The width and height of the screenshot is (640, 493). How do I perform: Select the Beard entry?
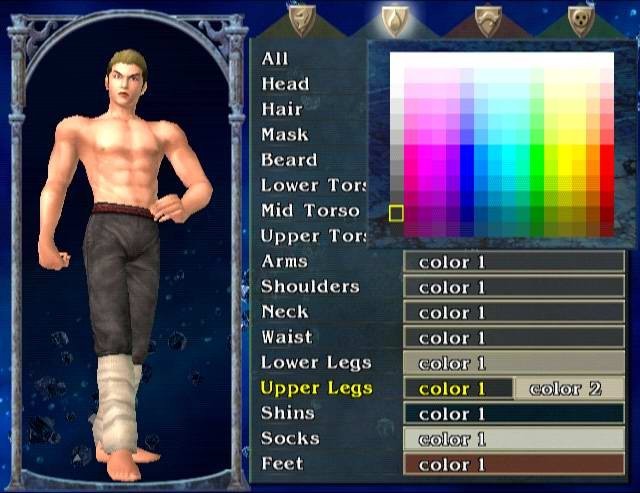point(289,160)
